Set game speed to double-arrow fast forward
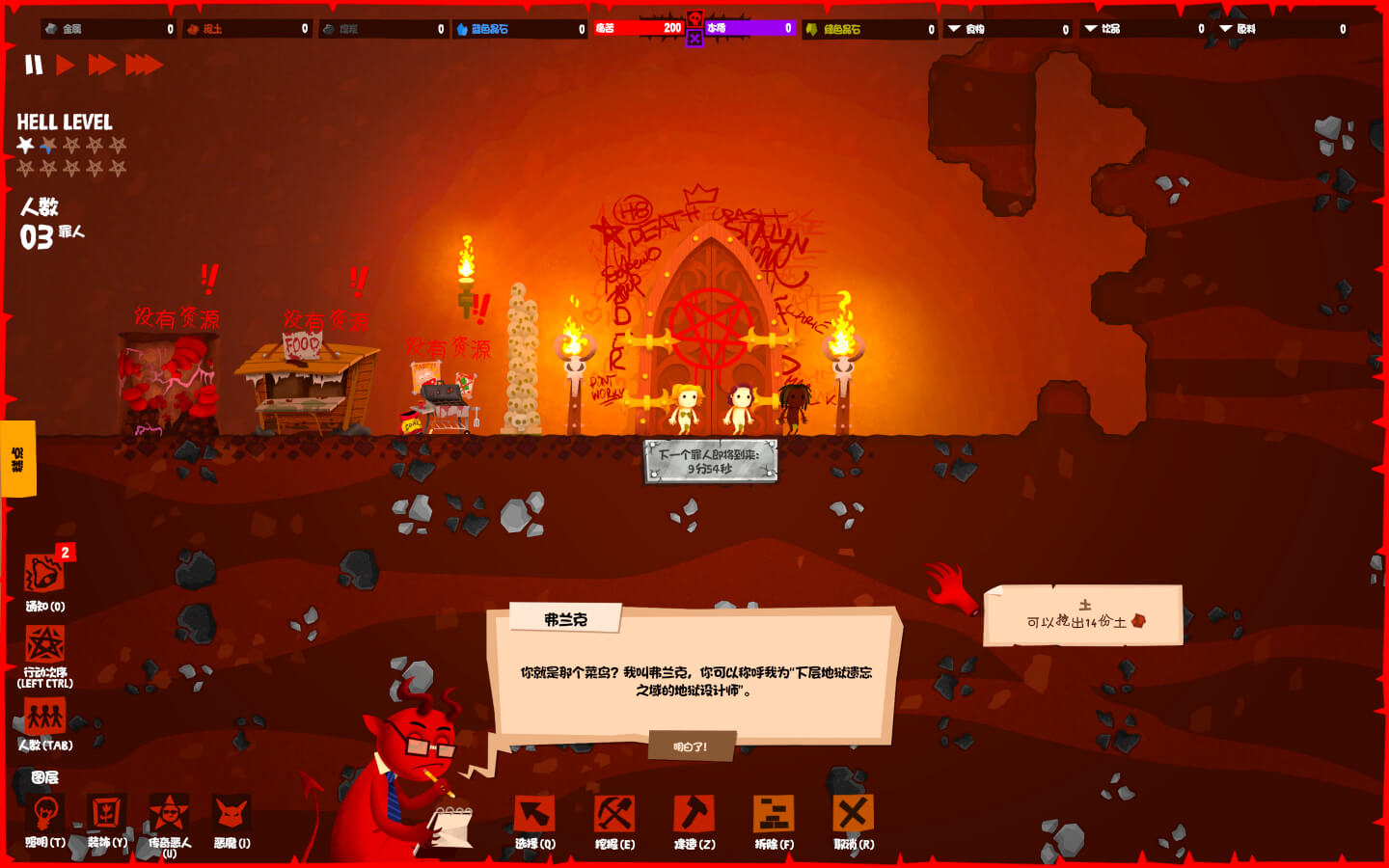The image size is (1389, 868). click(x=101, y=65)
